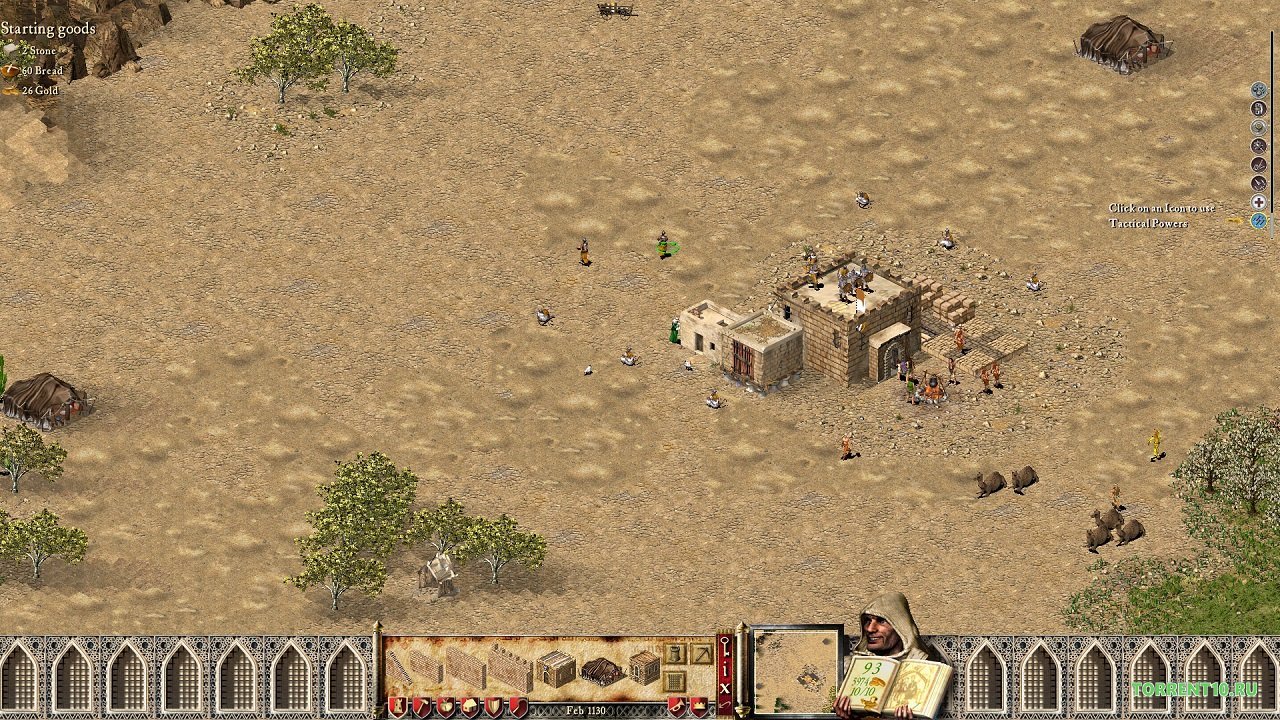Switch to industry buildings via the hammer shield

click(x=421, y=705)
